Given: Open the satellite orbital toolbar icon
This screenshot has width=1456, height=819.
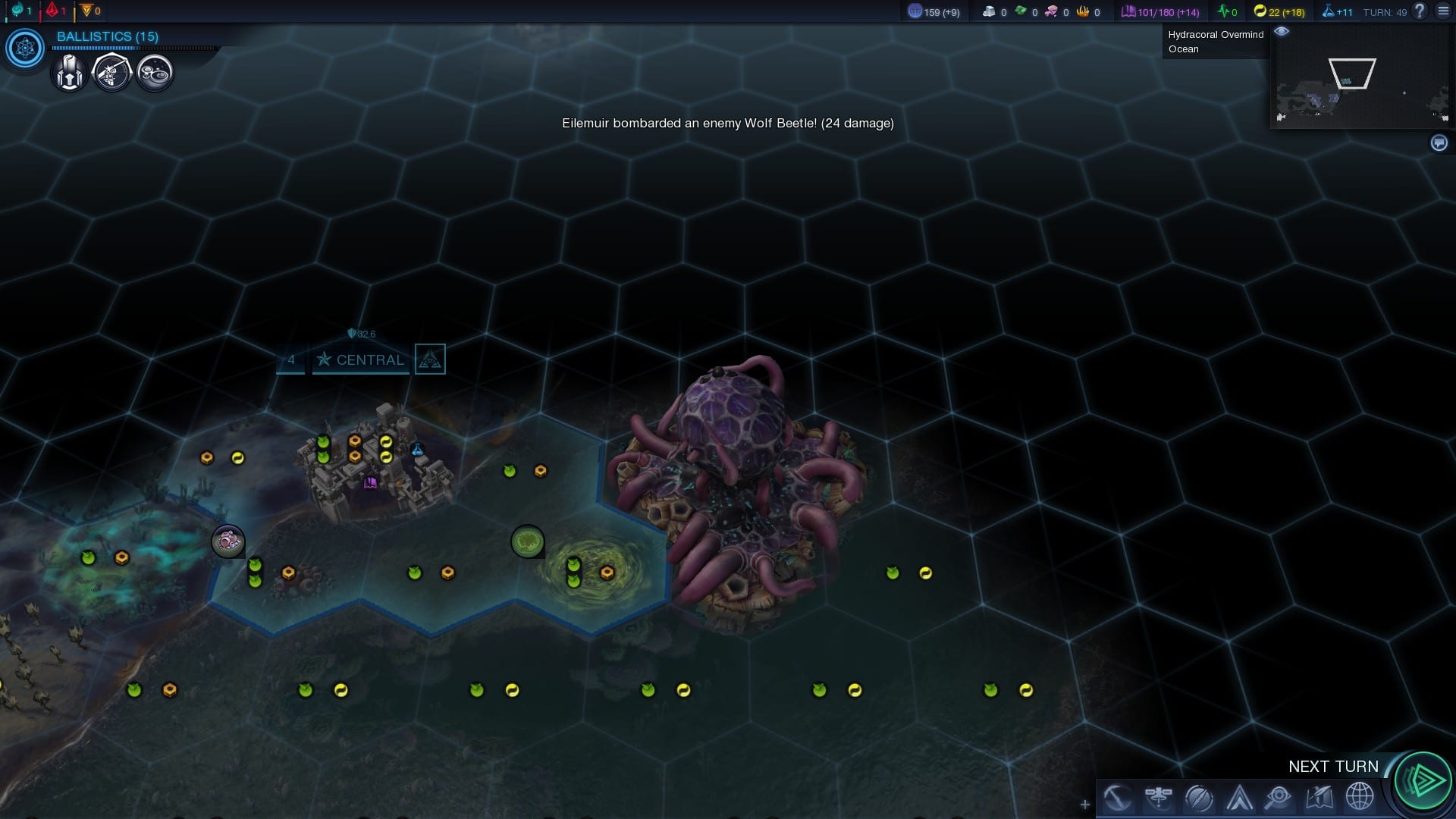Looking at the screenshot, I should [1159, 797].
